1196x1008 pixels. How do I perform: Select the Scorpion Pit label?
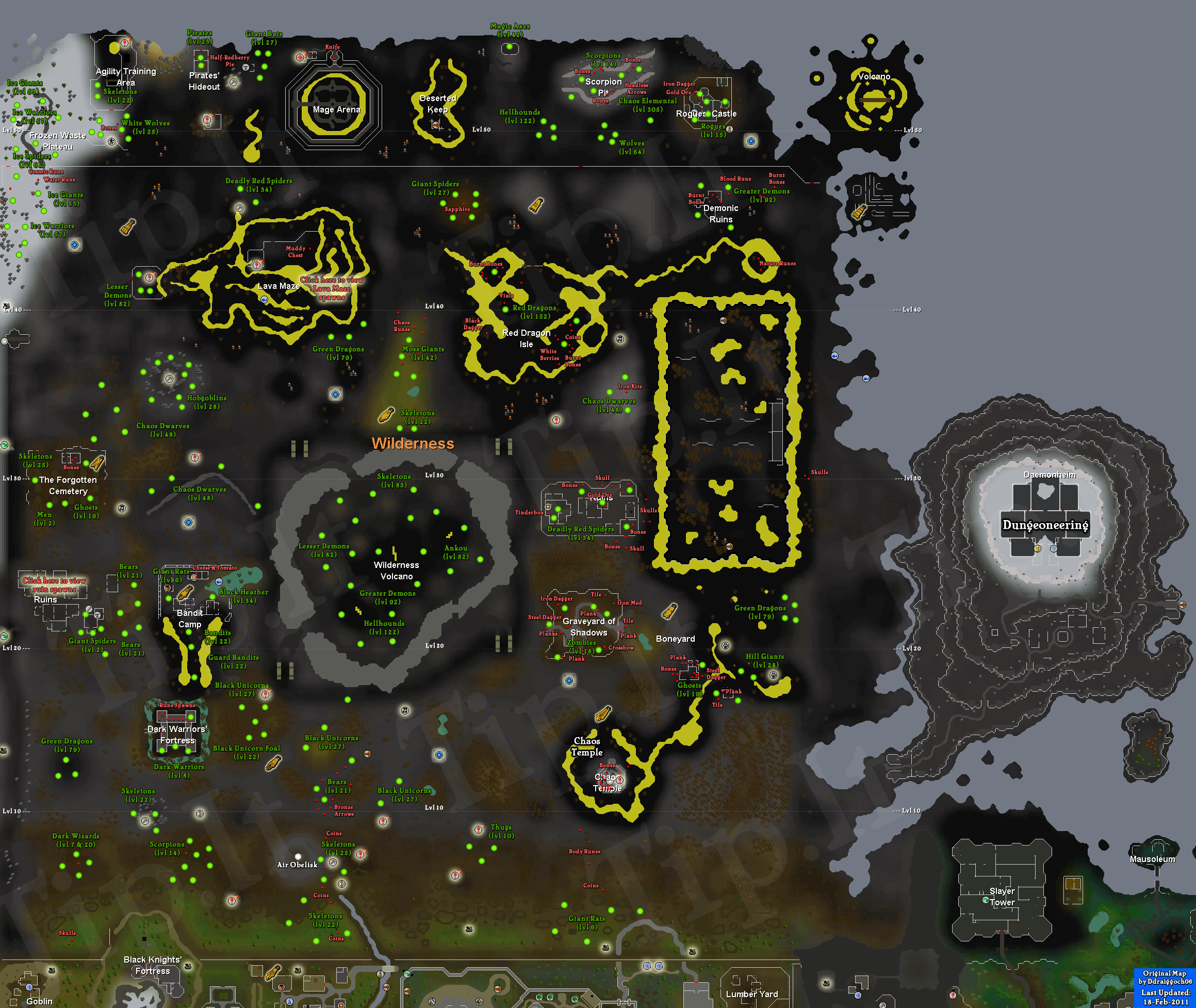point(603,87)
